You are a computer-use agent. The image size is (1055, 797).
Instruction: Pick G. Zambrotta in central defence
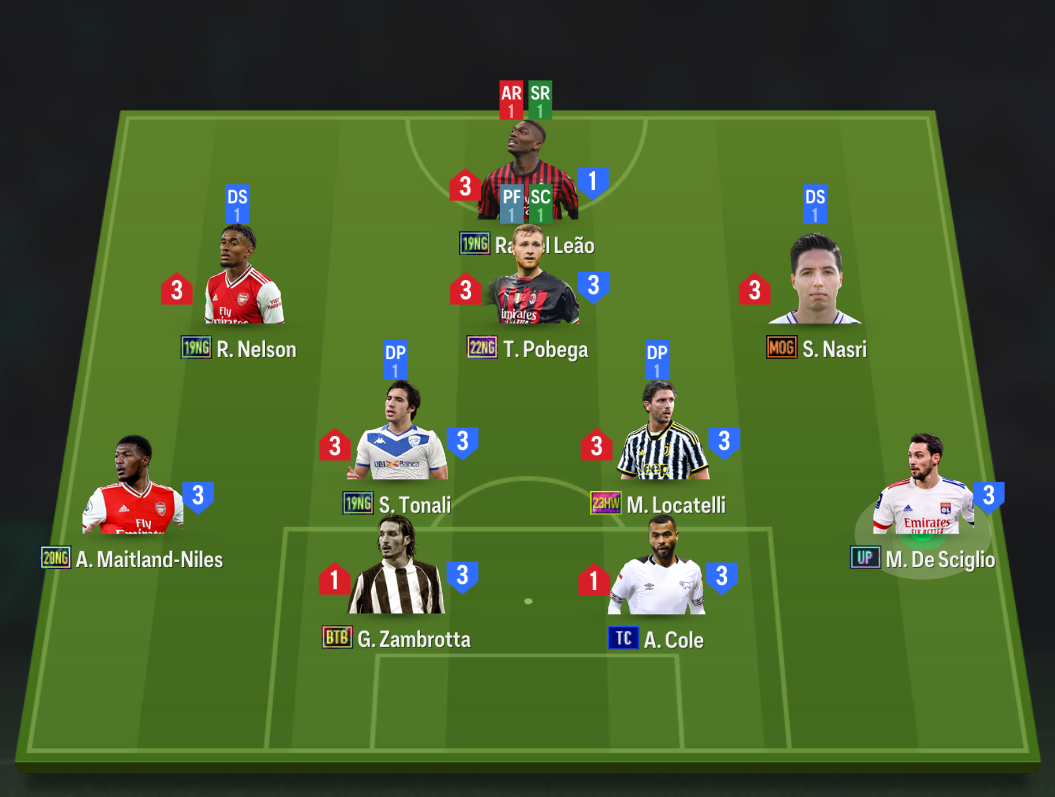[x=396, y=570]
